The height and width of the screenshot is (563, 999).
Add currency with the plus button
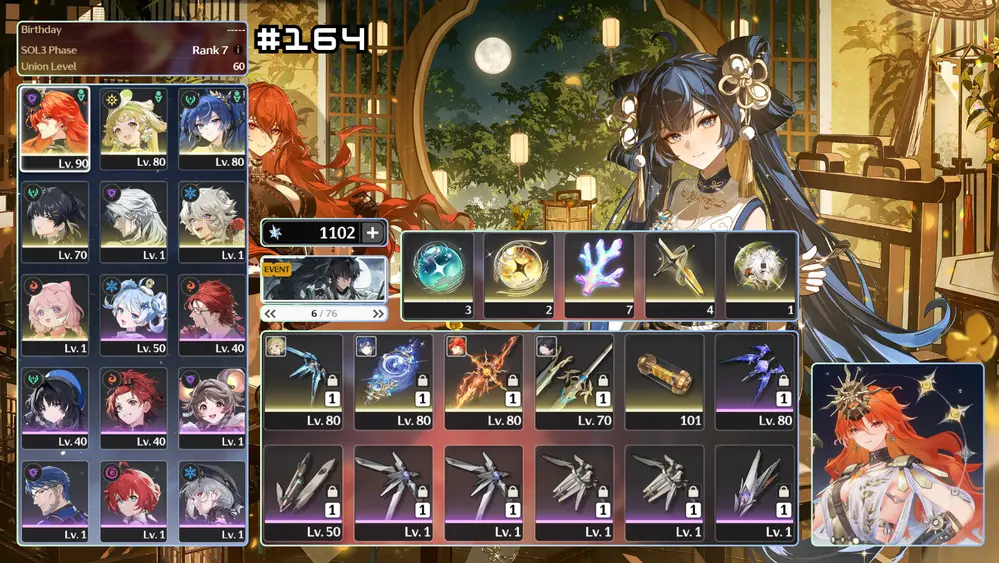pyautogui.click(x=373, y=233)
